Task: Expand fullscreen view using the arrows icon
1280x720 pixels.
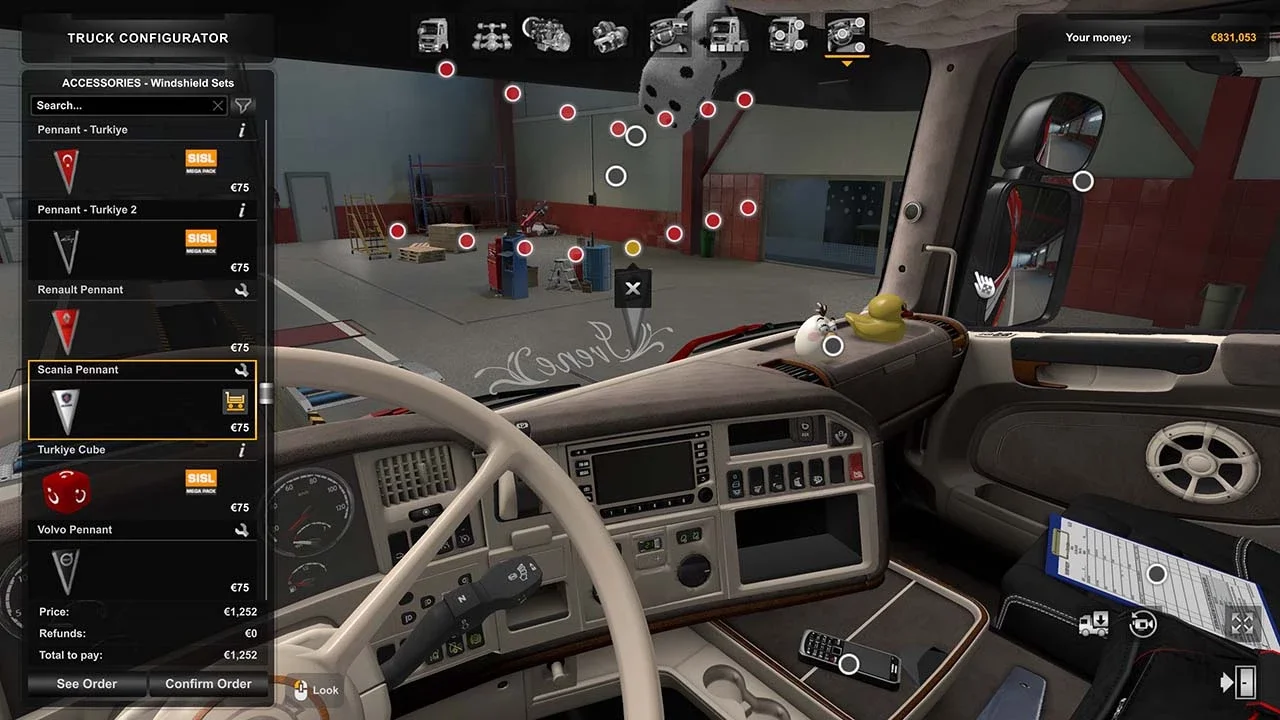Action: click(1242, 623)
